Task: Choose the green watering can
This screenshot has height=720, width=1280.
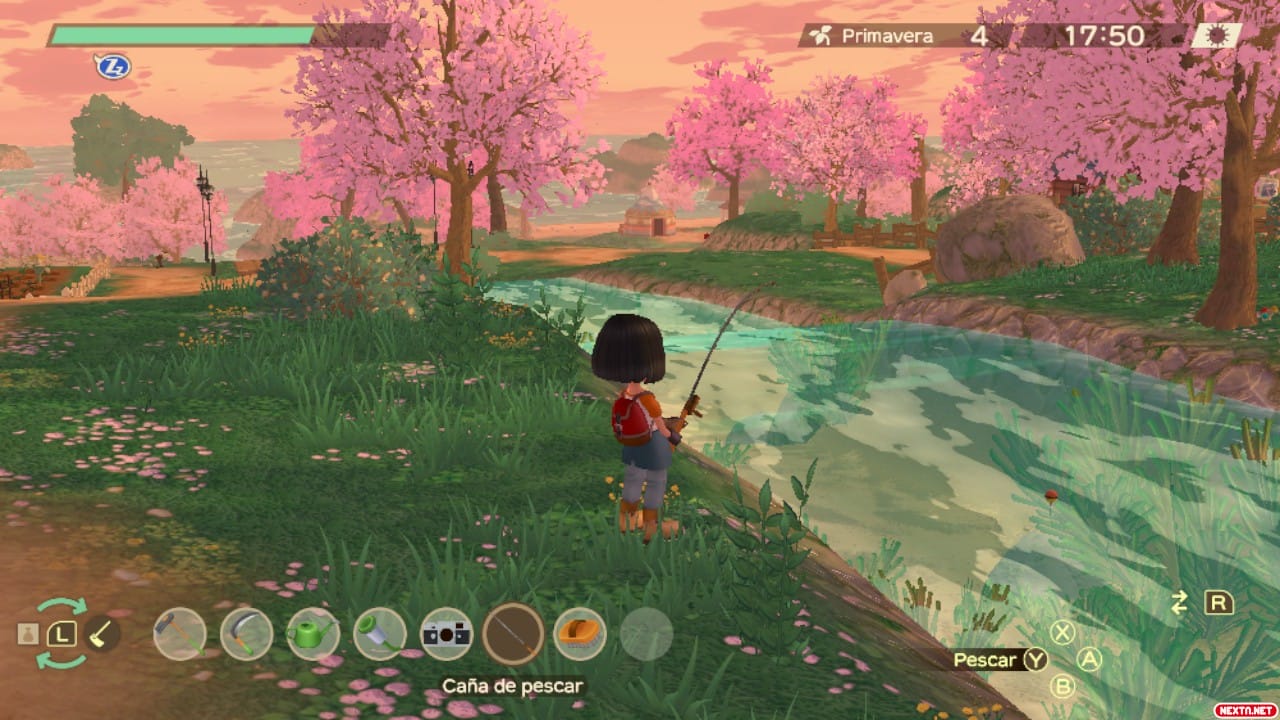Action: (x=313, y=634)
